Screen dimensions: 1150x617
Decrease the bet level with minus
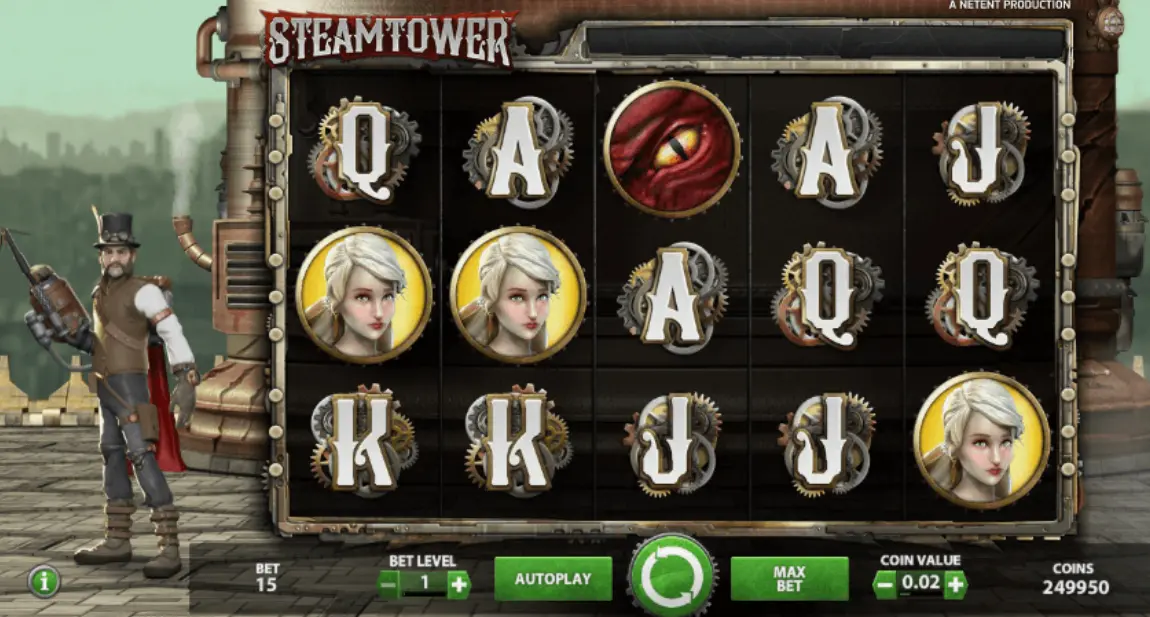click(389, 584)
